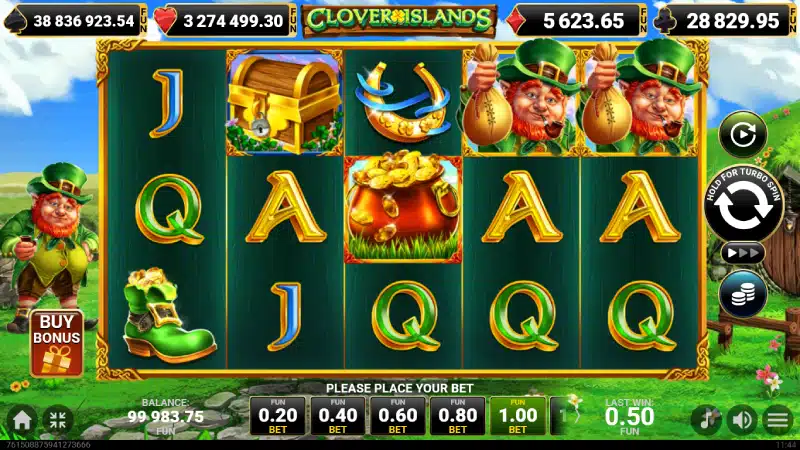800x450 pixels.
Task: Open the coin stack bet menu
Action: tap(742, 293)
